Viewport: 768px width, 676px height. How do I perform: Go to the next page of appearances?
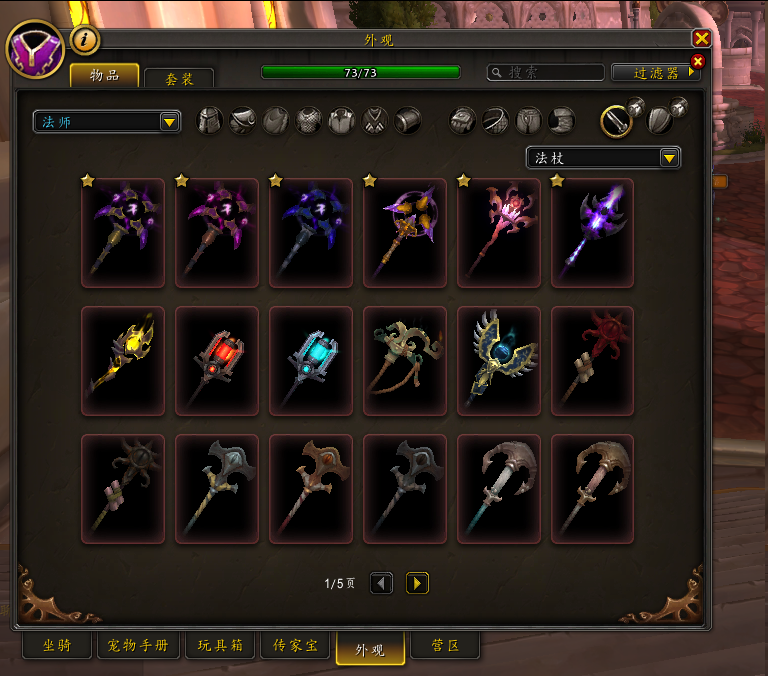[417, 583]
